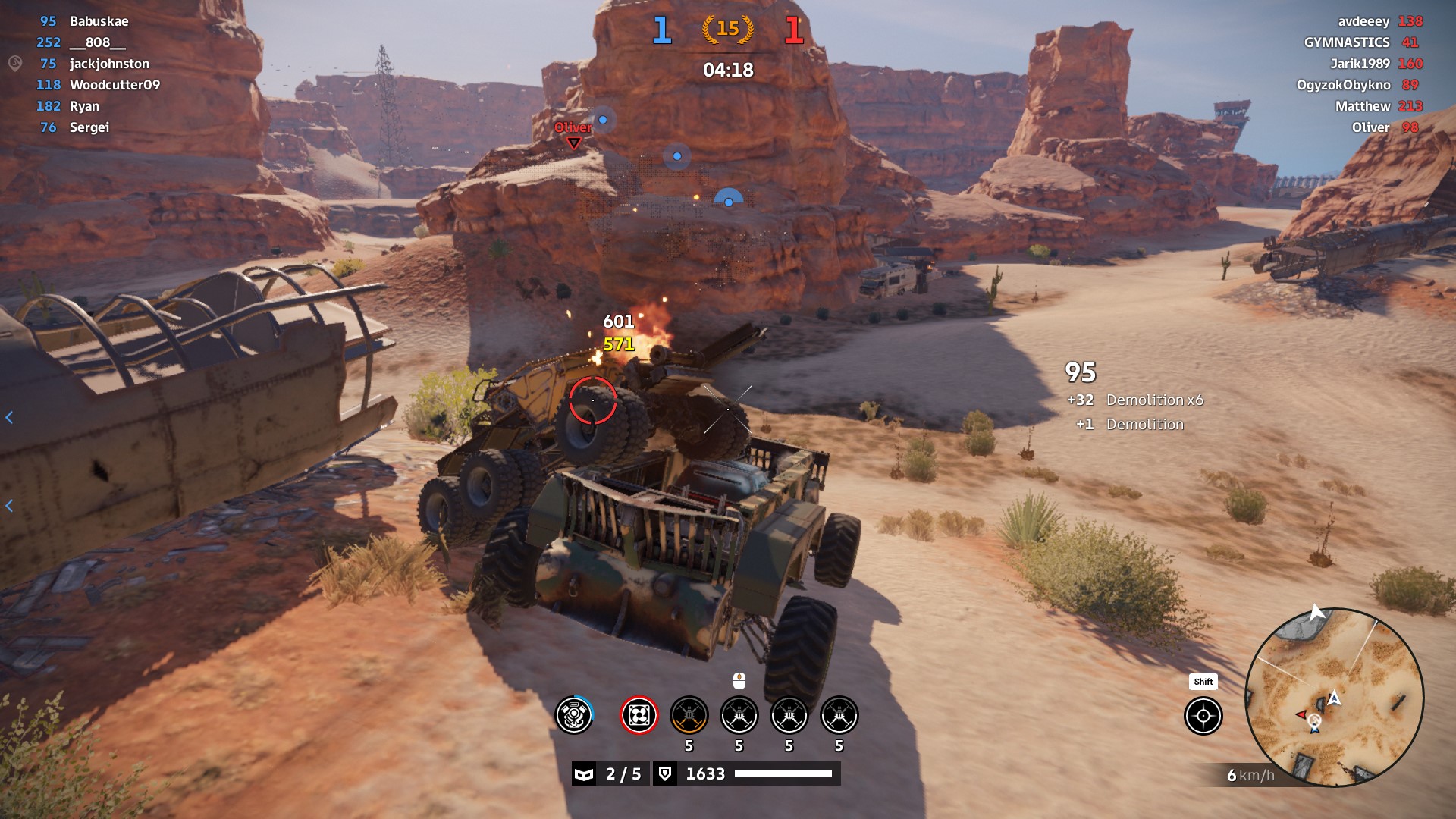Click OgyzokObykno in the enemy roster
Screen dimensions: 1456x819
pos(1343,85)
